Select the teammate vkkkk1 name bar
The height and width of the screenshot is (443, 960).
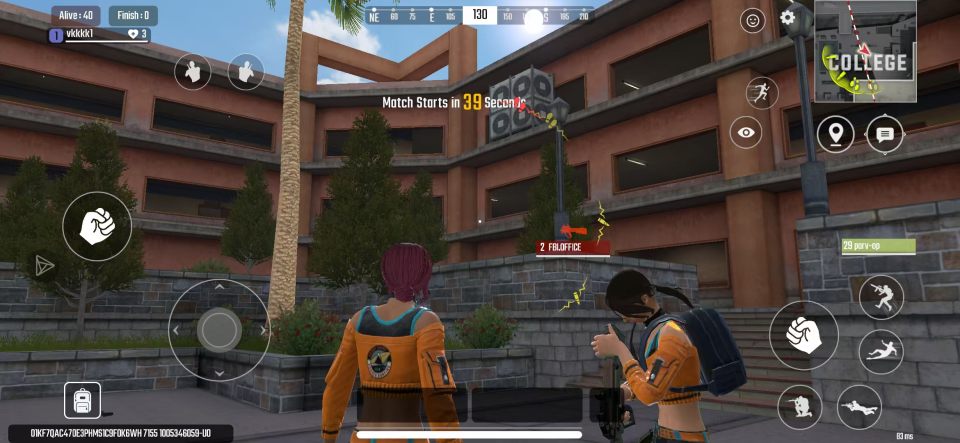click(x=98, y=35)
